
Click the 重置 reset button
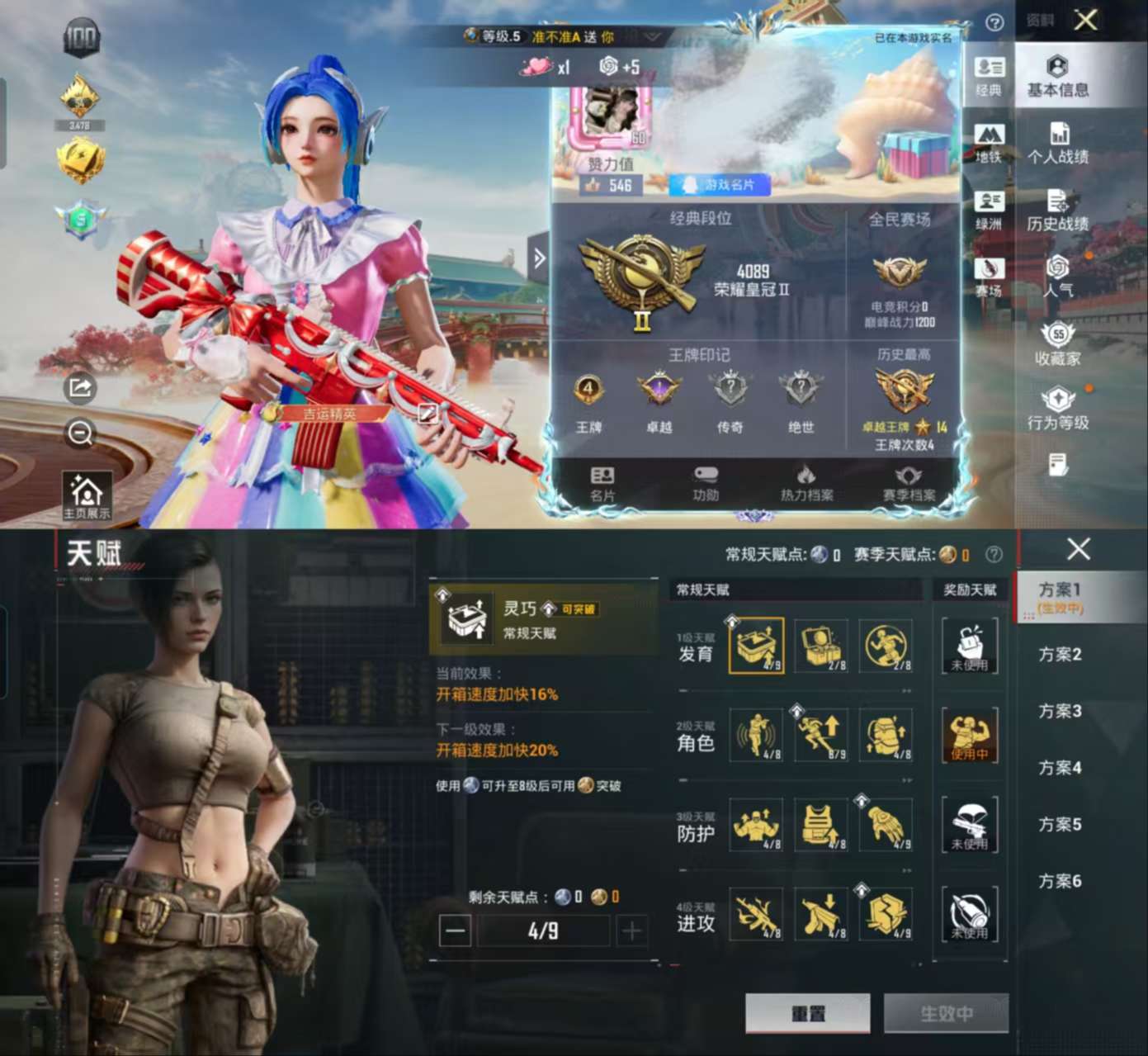[x=807, y=1013]
